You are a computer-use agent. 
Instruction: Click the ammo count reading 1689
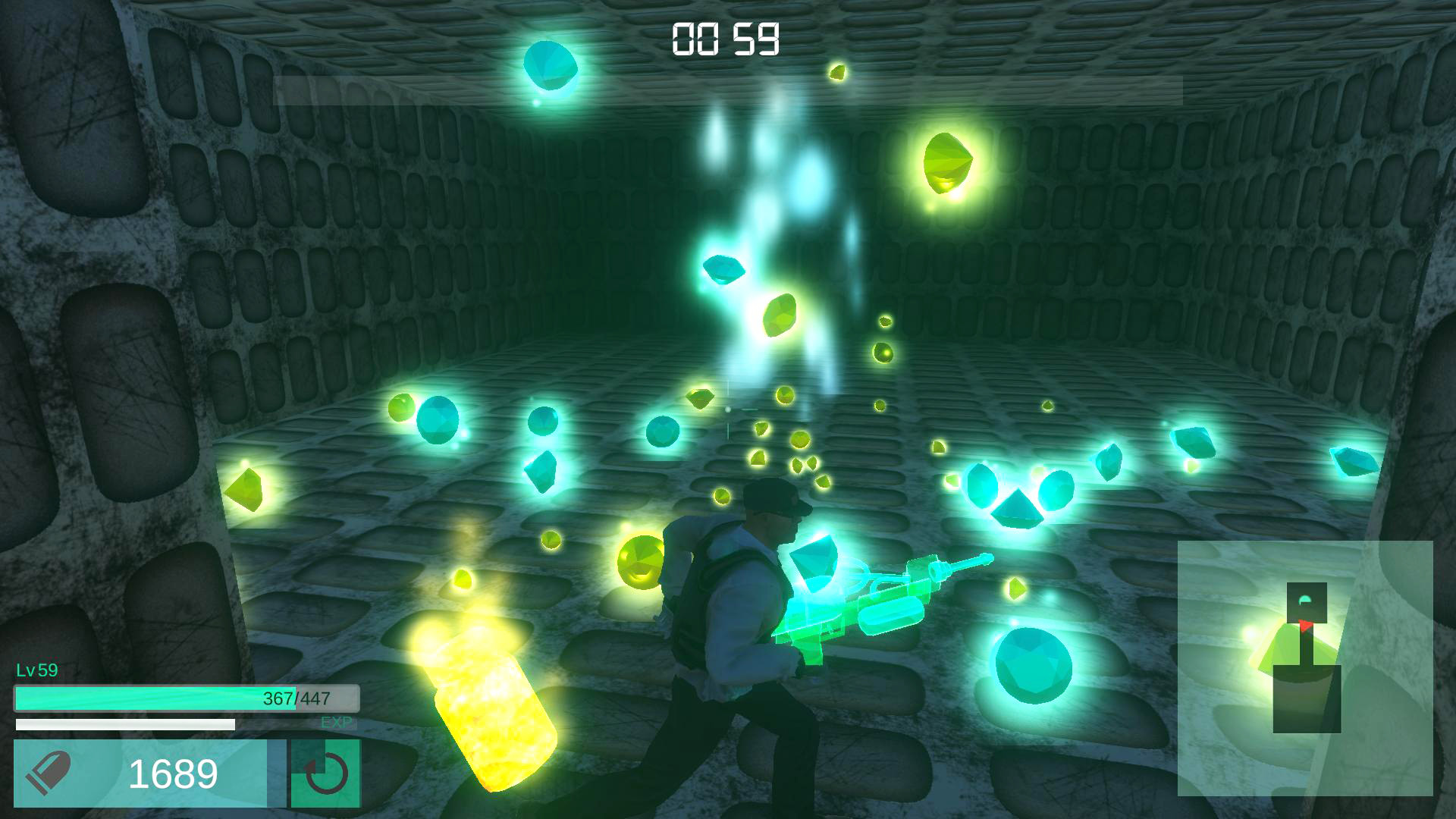tap(174, 773)
